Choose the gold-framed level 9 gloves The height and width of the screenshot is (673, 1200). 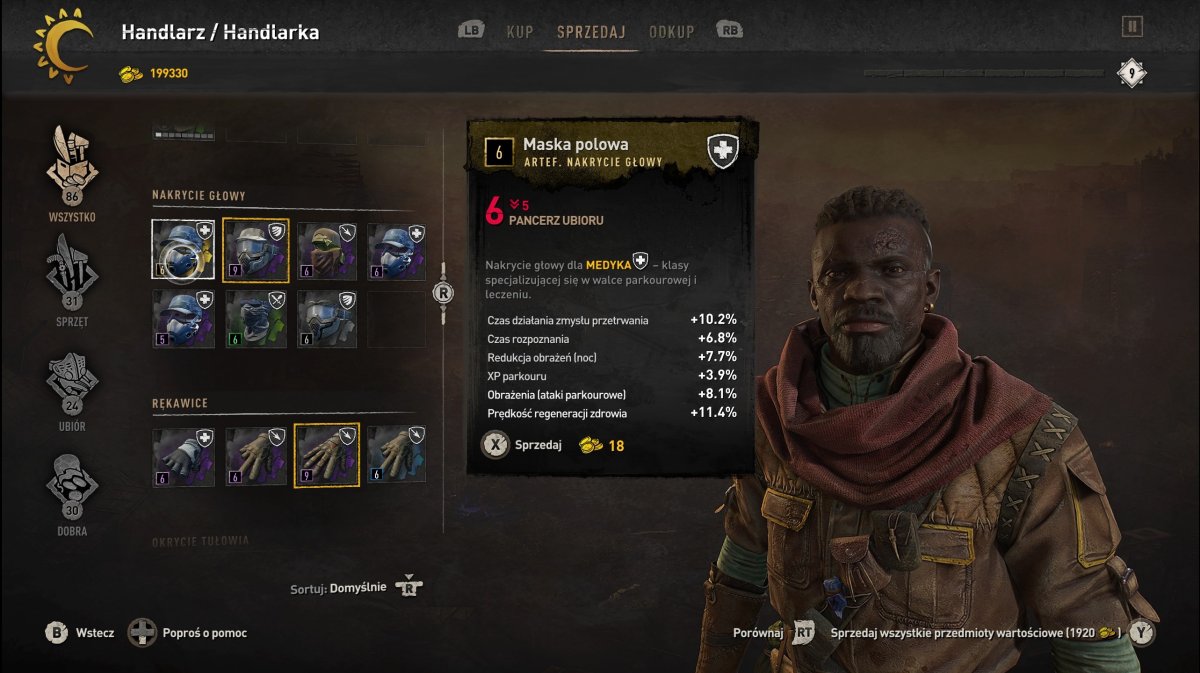point(327,456)
